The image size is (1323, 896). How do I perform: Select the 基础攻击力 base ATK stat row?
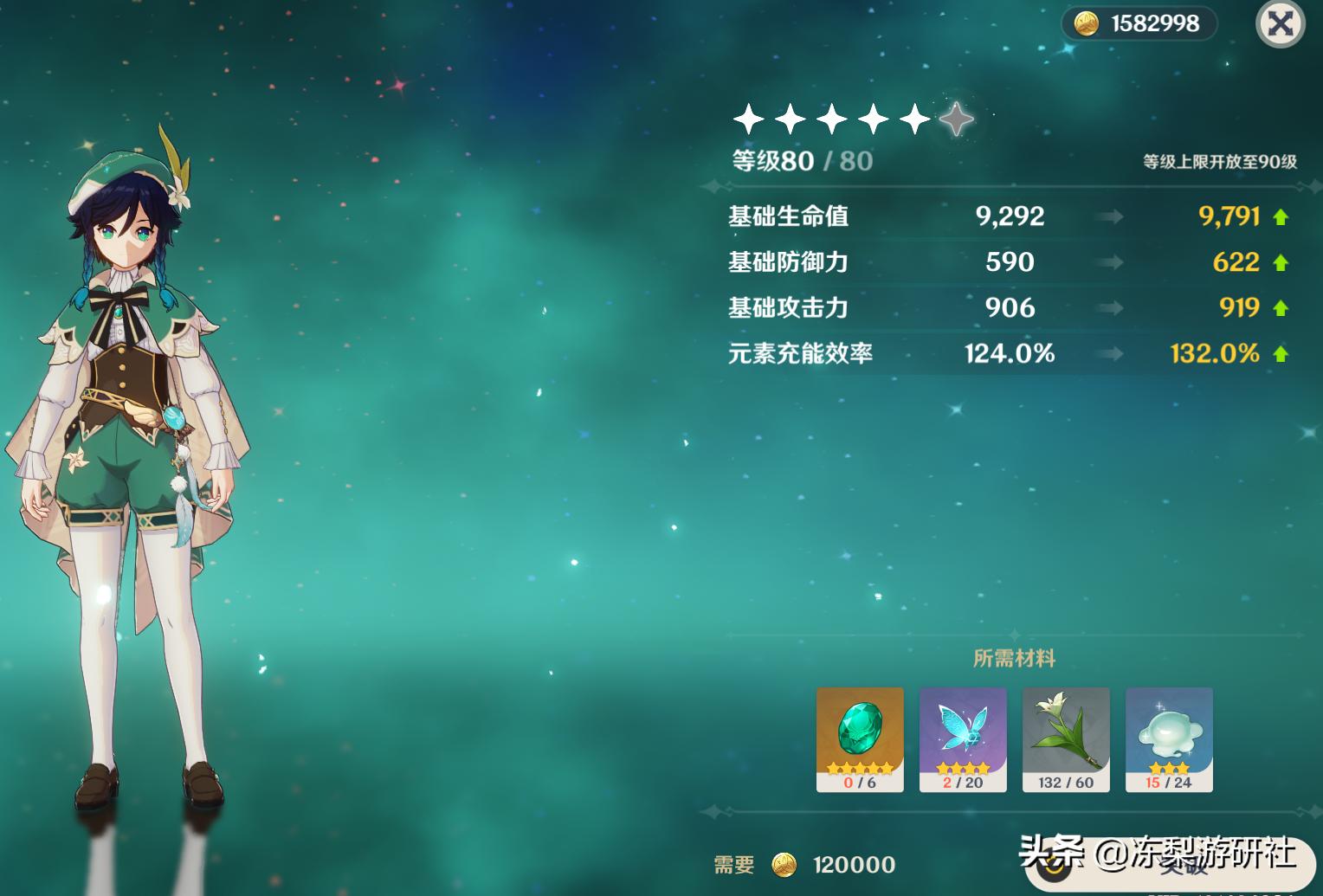pos(788,308)
